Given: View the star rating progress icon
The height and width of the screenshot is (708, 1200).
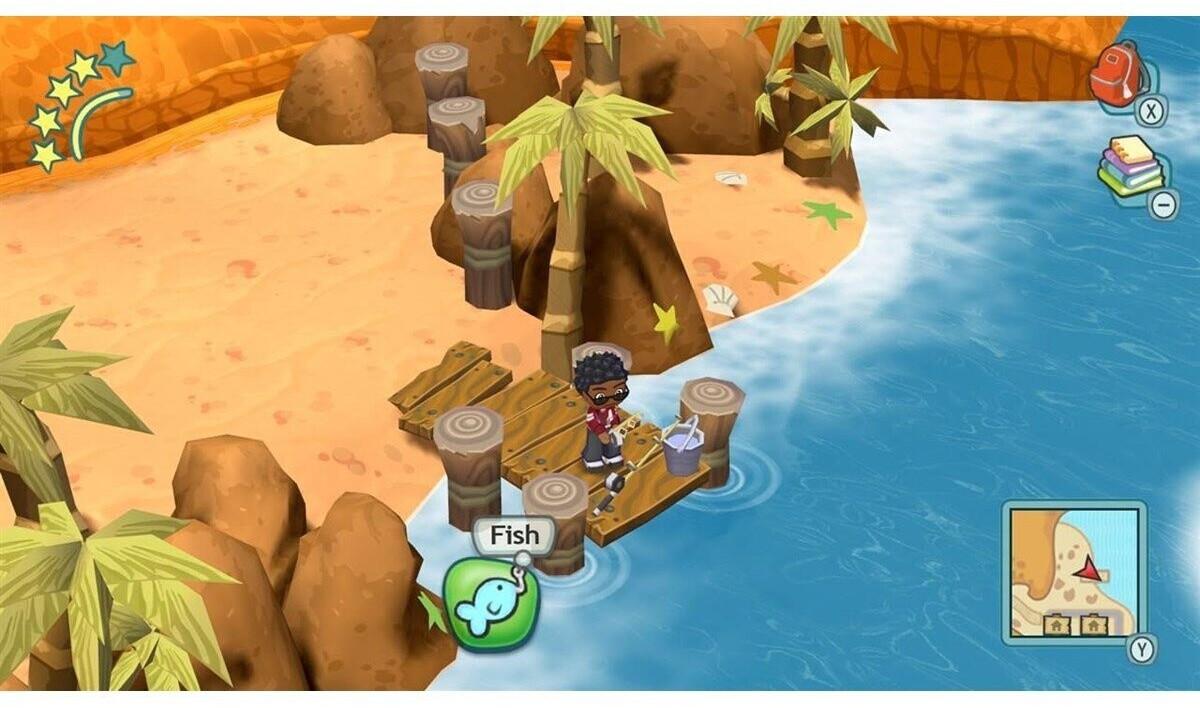Looking at the screenshot, I should pyautogui.click(x=80, y=107).
